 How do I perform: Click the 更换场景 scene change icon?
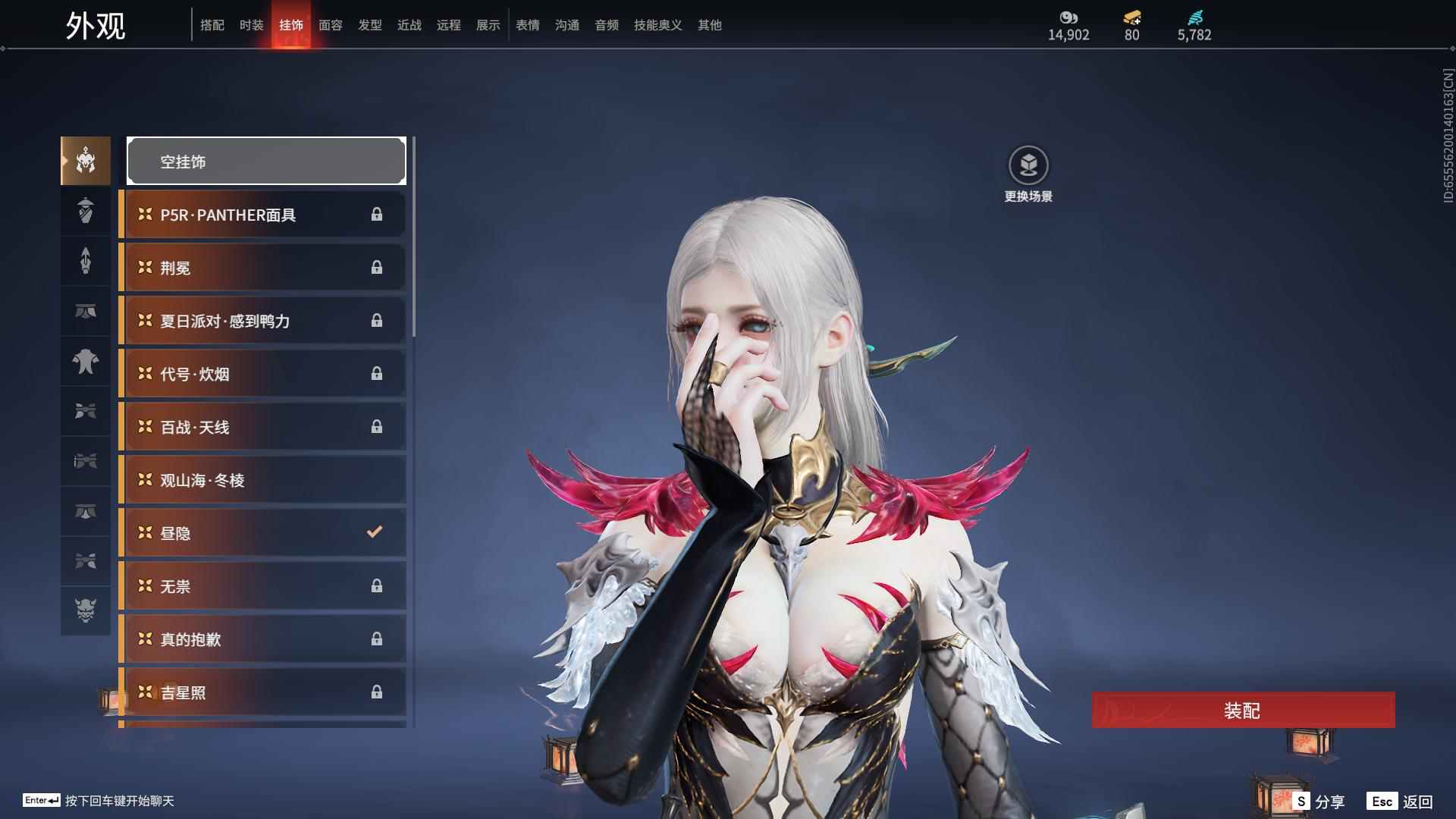1028,166
